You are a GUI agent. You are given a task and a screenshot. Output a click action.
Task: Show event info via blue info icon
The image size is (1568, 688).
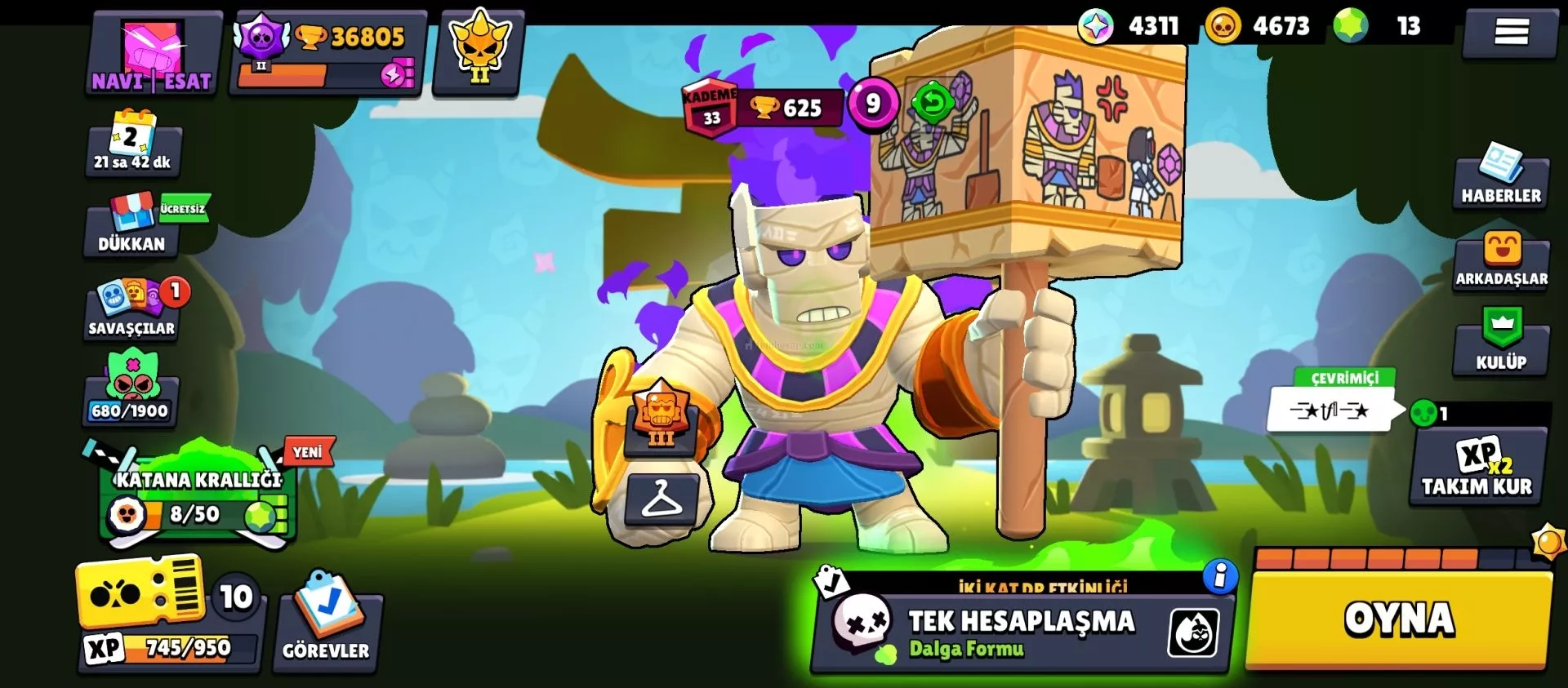click(x=1220, y=577)
